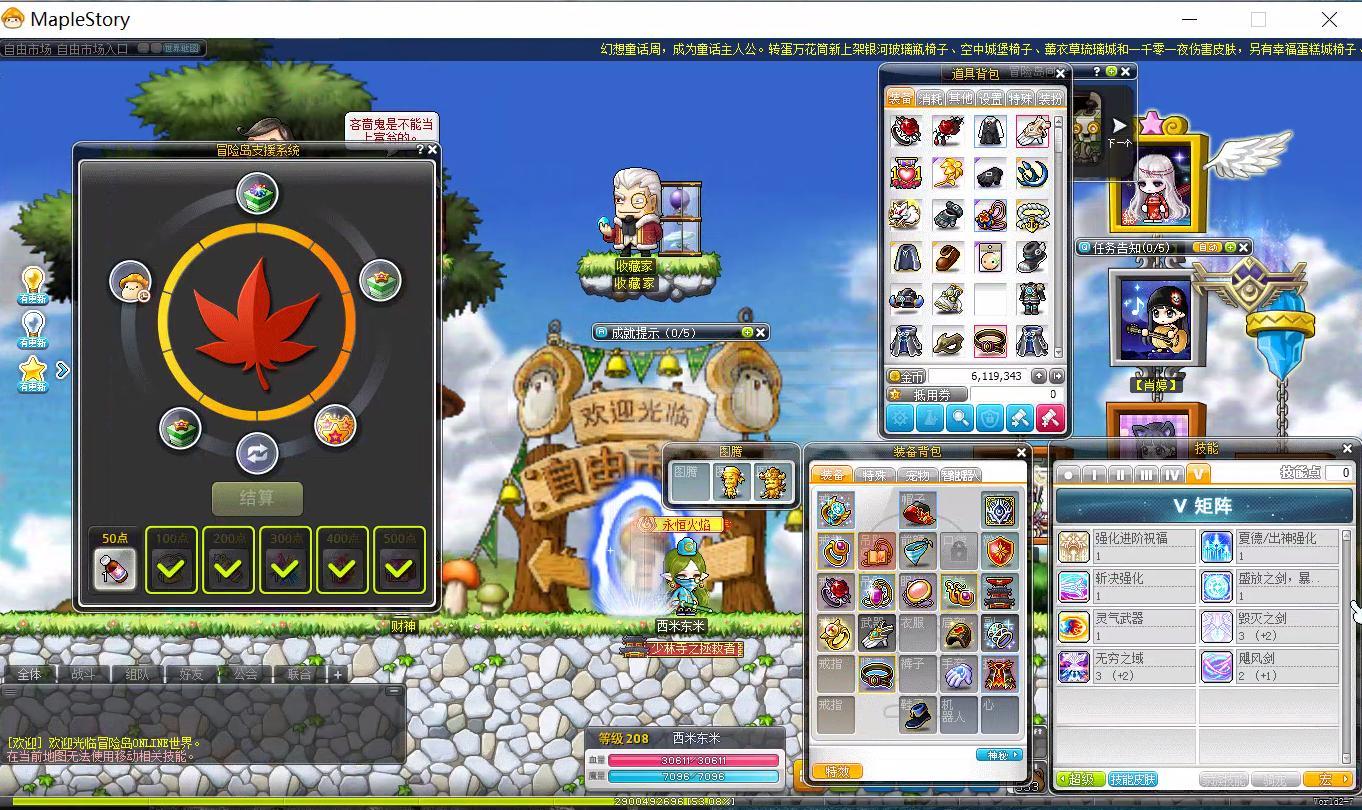1362x810 pixels.
Task: Switch to the IV skill tab
Action: pyautogui.click(x=1171, y=474)
